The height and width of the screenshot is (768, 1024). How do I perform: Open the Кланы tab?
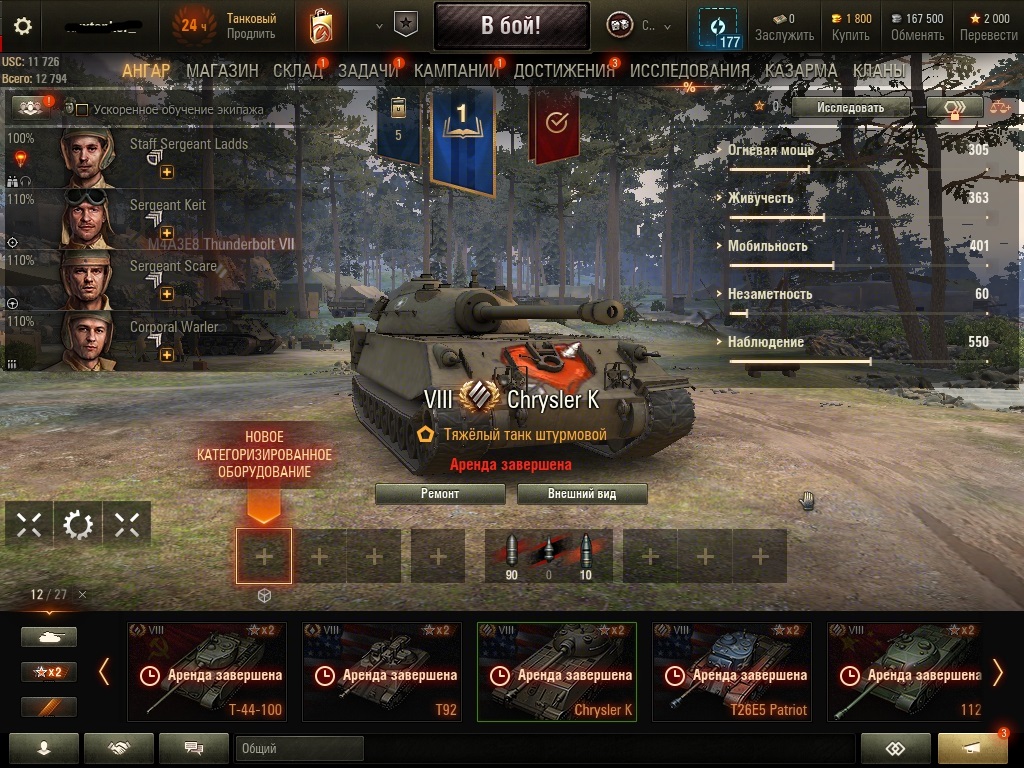point(879,70)
